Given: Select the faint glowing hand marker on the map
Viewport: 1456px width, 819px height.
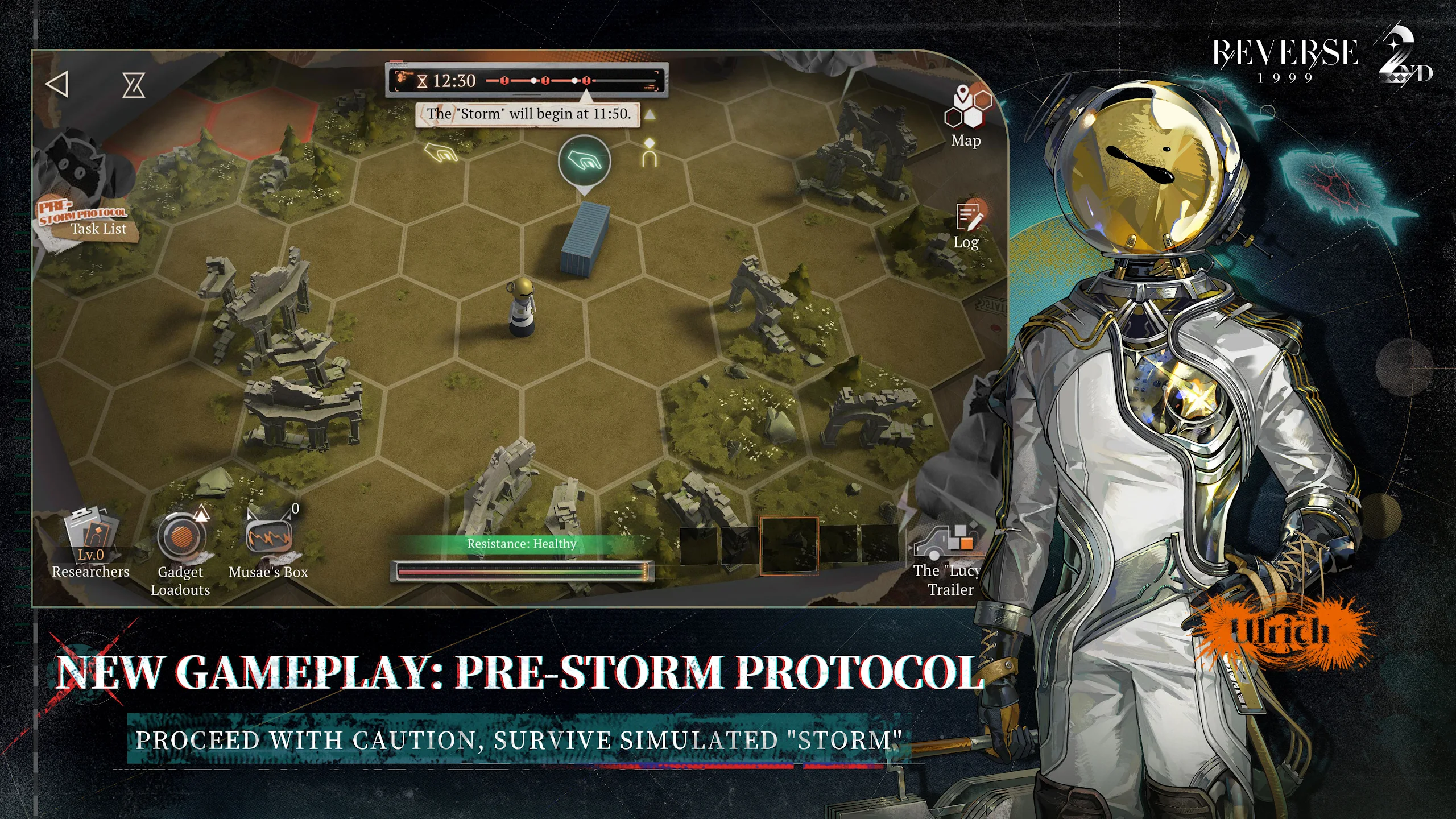Looking at the screenshot, I should click(442, 152).
